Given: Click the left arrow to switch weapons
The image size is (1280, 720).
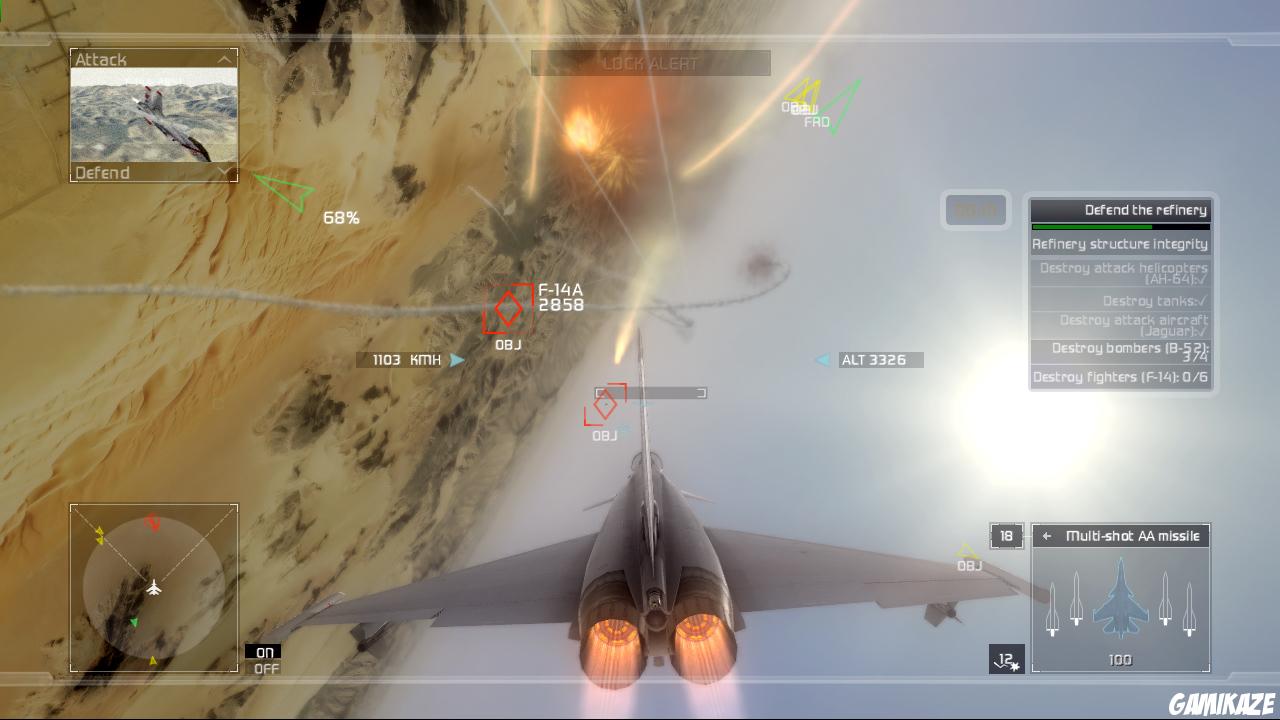Looking at the screenshot, I should (1045, 536).
